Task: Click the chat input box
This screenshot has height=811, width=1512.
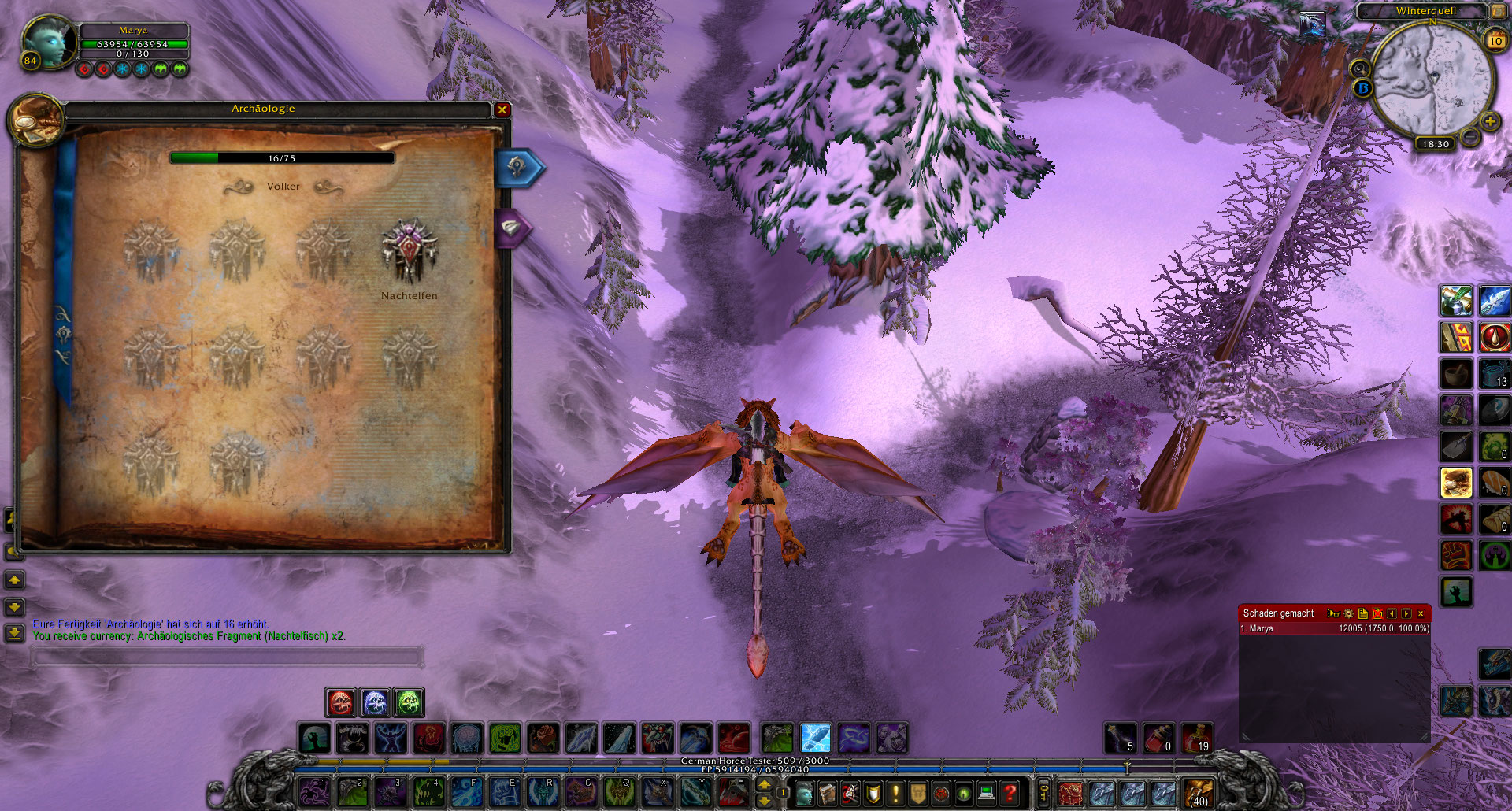Action: 227,657
